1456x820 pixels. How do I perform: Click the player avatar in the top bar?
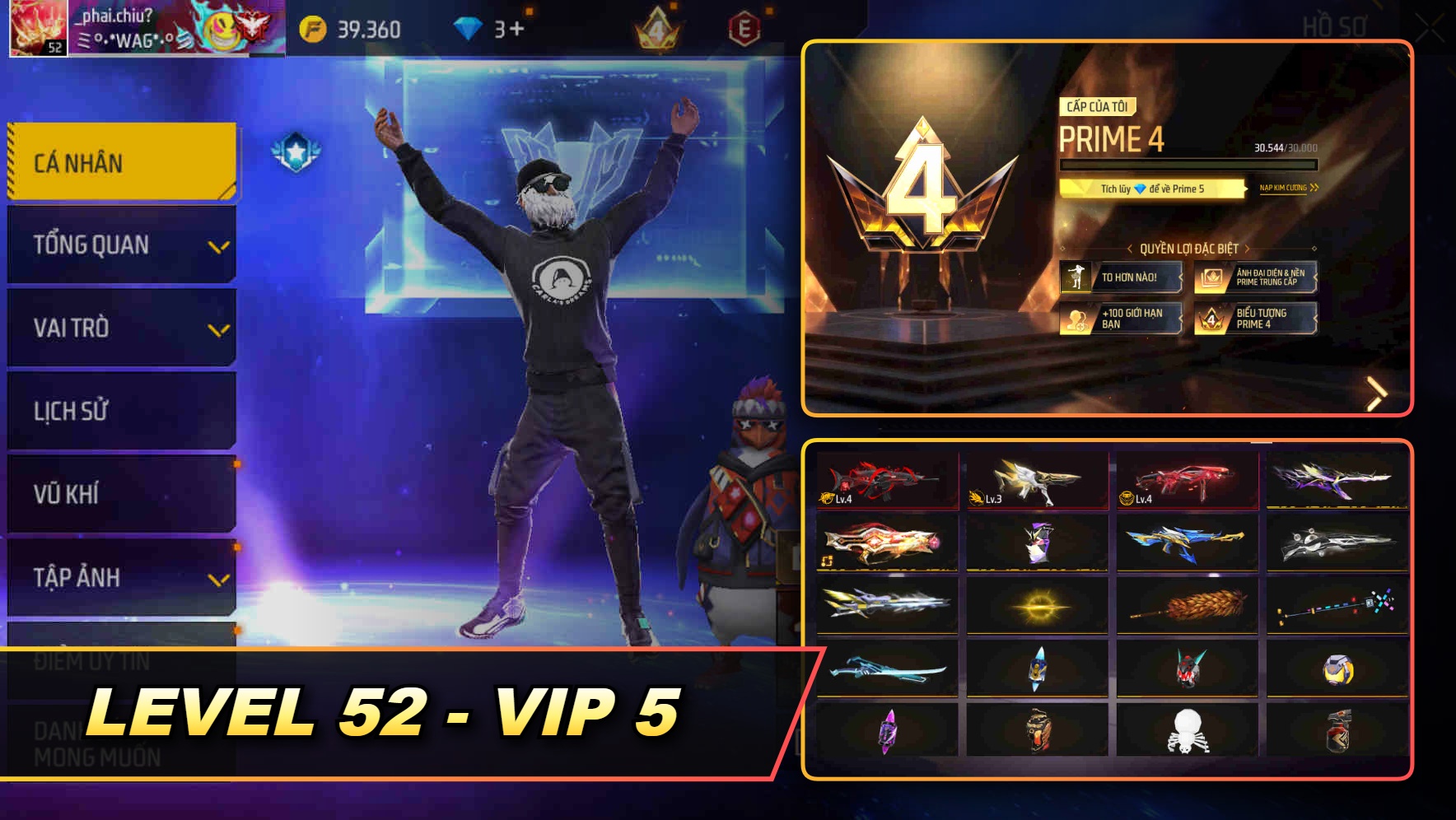(x=39, y=26)
